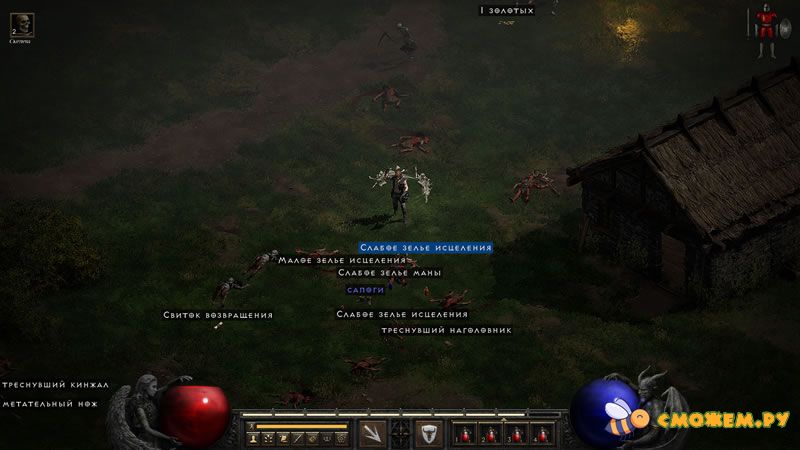Viewport: 800px width, 450px height.
Task: Use the potion in belt slot 4
Action: [542, 434]
